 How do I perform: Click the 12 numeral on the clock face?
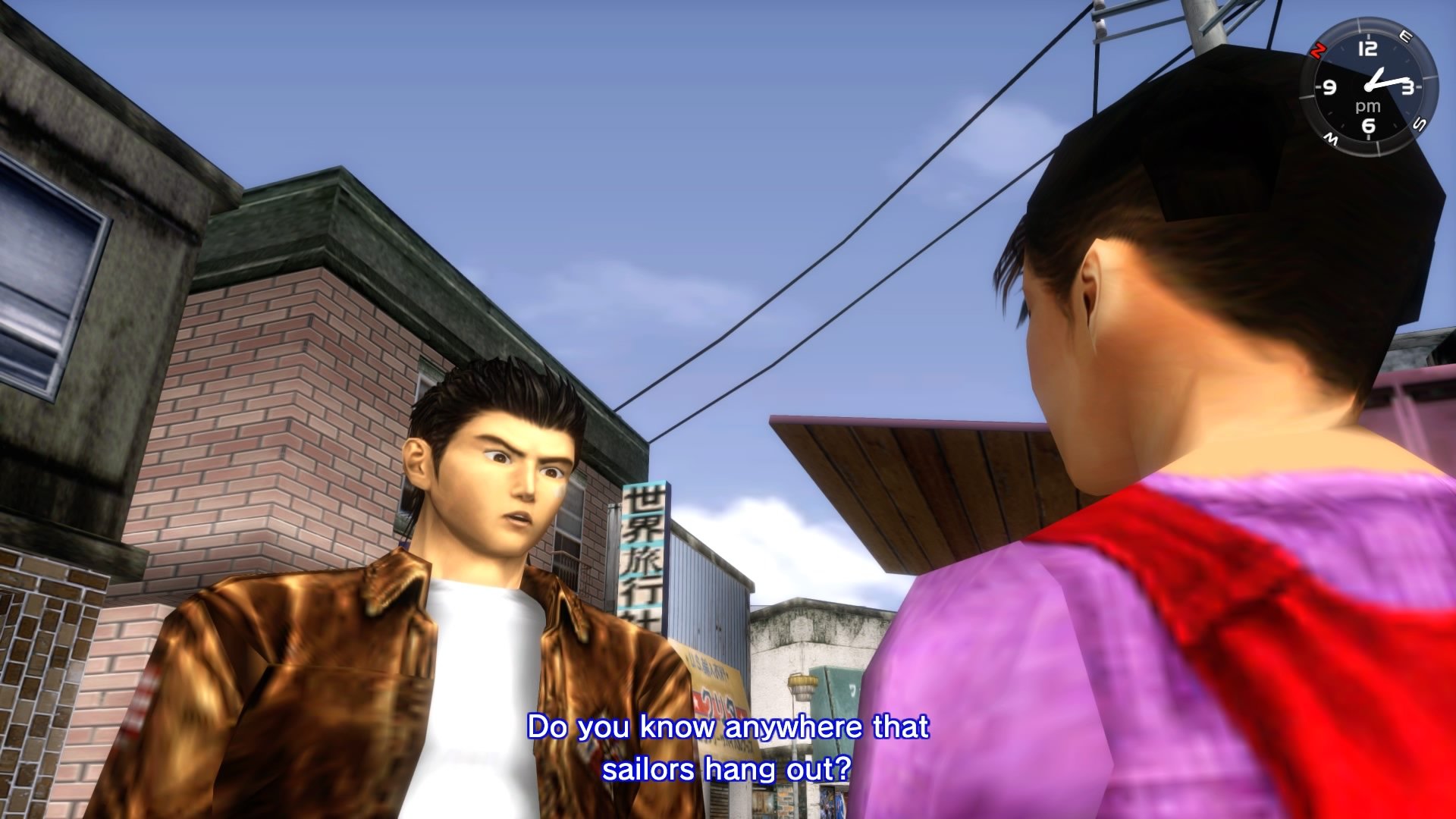(x=1368, y=48)
